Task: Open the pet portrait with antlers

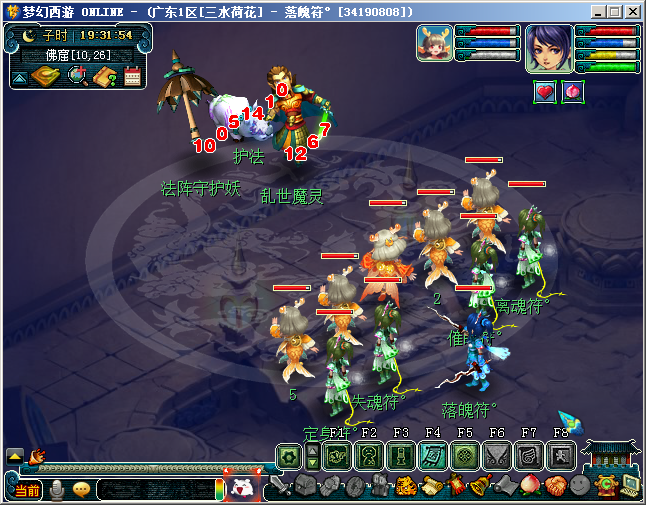Action: coord(434,45)
